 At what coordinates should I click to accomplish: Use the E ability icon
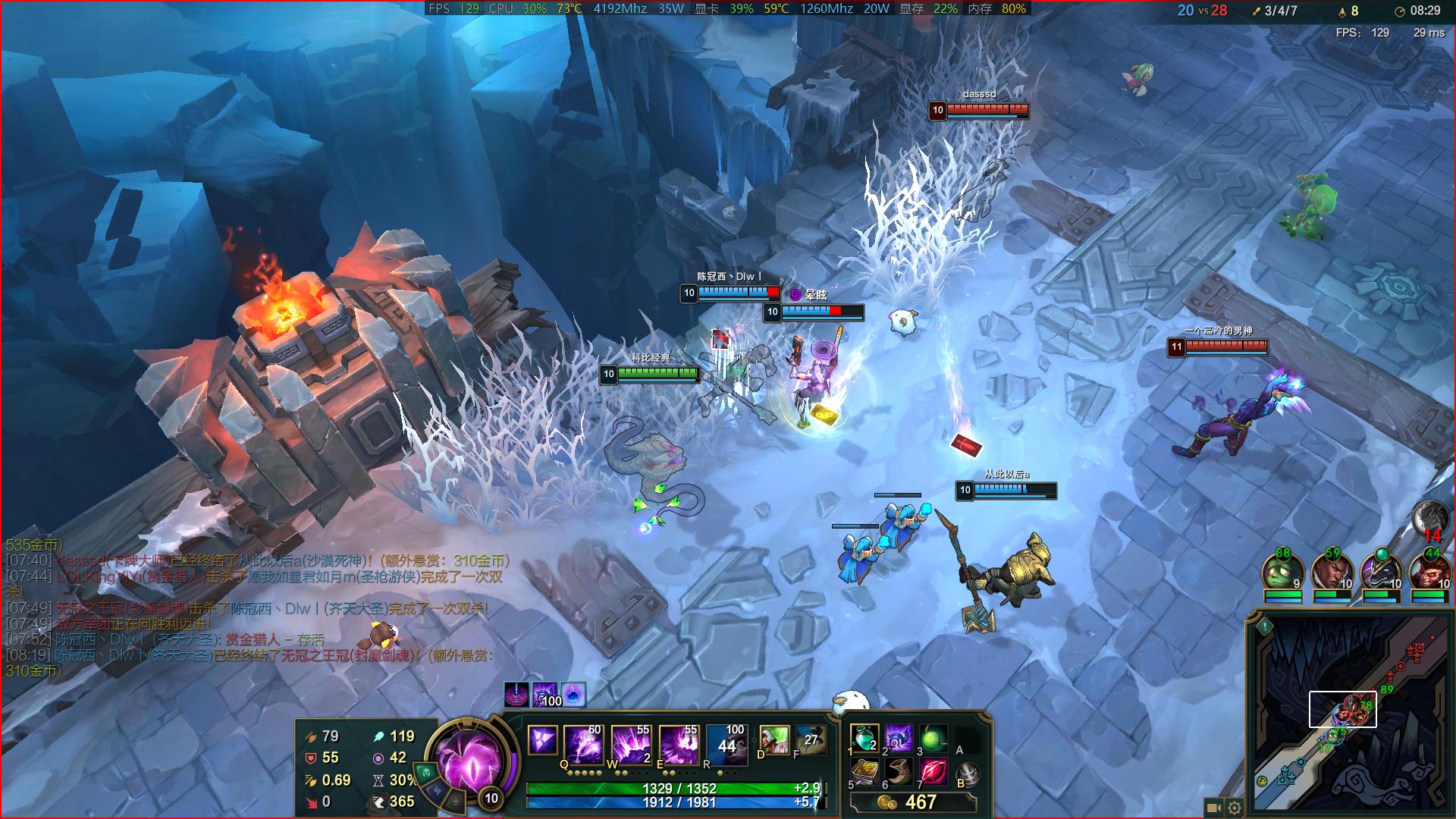click(x=678, y=742)
